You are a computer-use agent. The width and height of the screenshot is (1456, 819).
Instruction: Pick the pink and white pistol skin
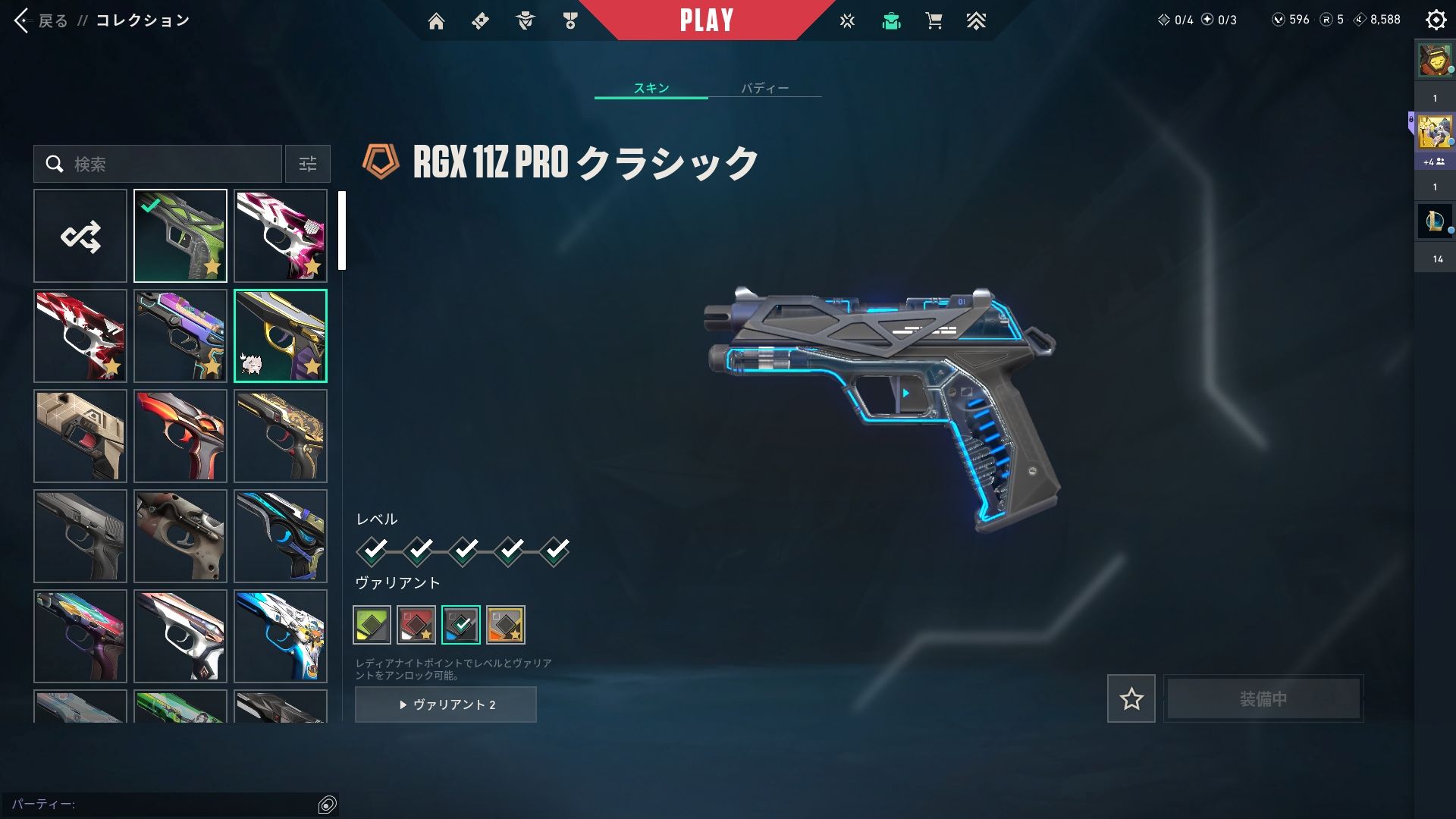point(281,236)
